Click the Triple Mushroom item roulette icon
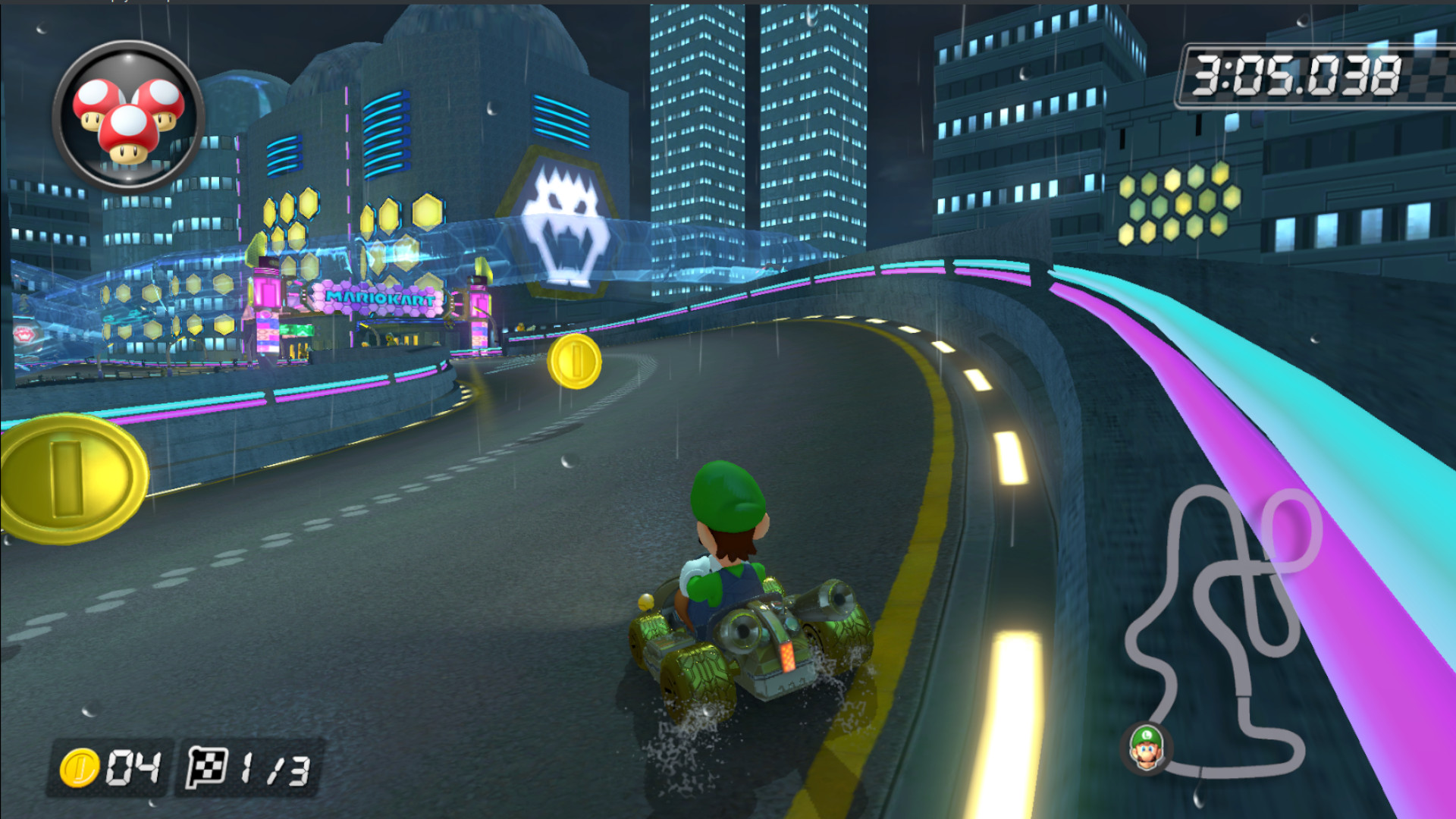Image resolution: width=1456 pixels, height=819 pixels. [x=125, y=114]
